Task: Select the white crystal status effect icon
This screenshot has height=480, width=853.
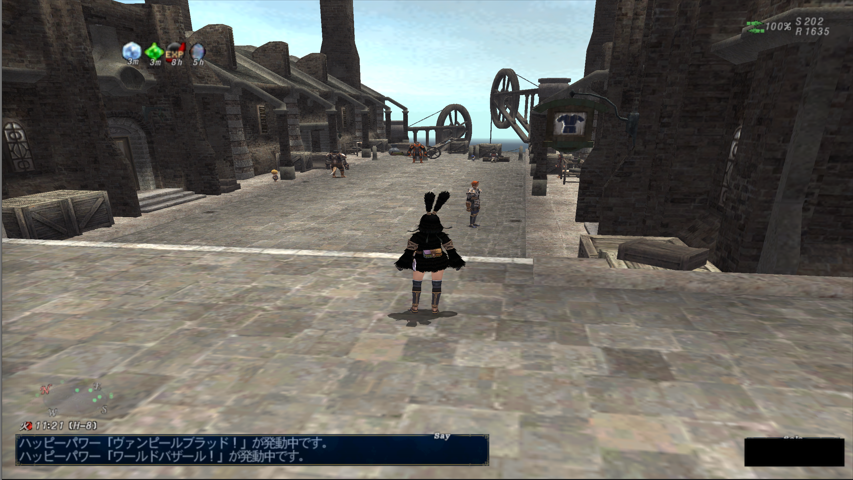Action: (131, 50)
